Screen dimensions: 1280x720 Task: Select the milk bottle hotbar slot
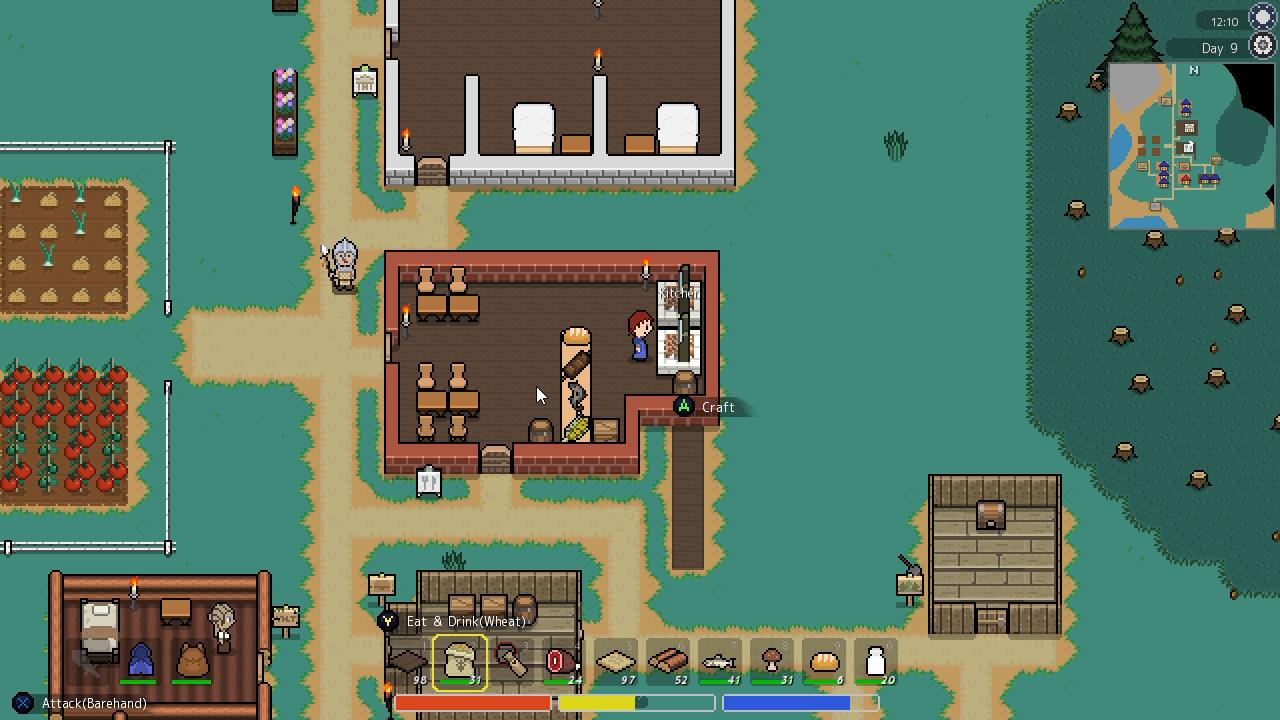876,662
